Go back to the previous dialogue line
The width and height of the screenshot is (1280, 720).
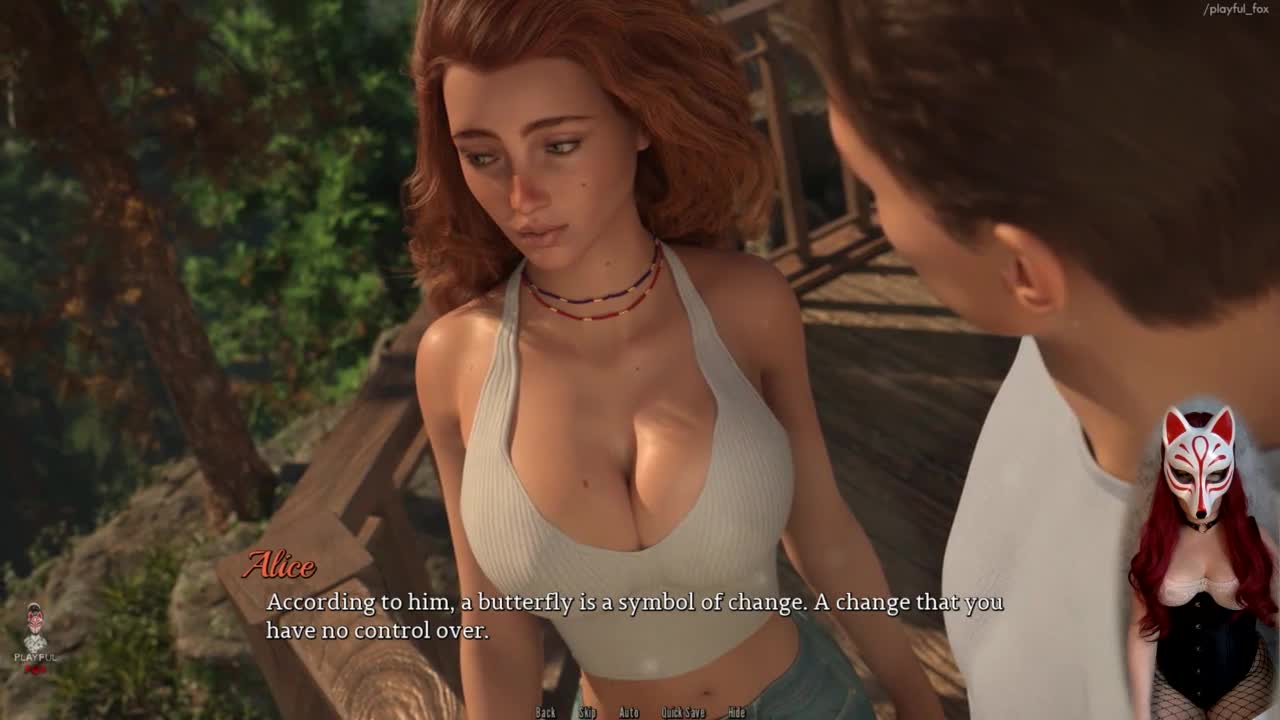coord(545,712)
